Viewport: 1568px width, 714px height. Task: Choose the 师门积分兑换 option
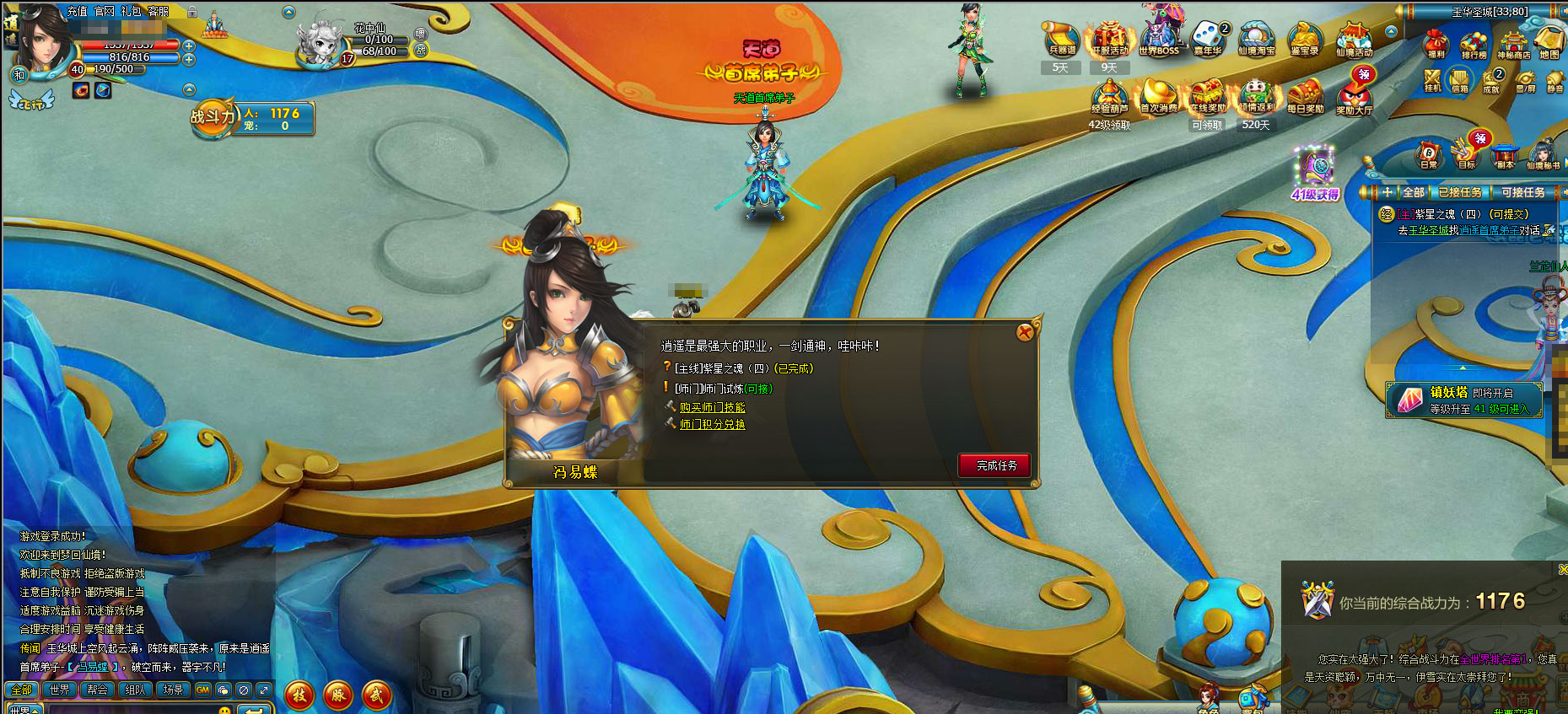712,425
